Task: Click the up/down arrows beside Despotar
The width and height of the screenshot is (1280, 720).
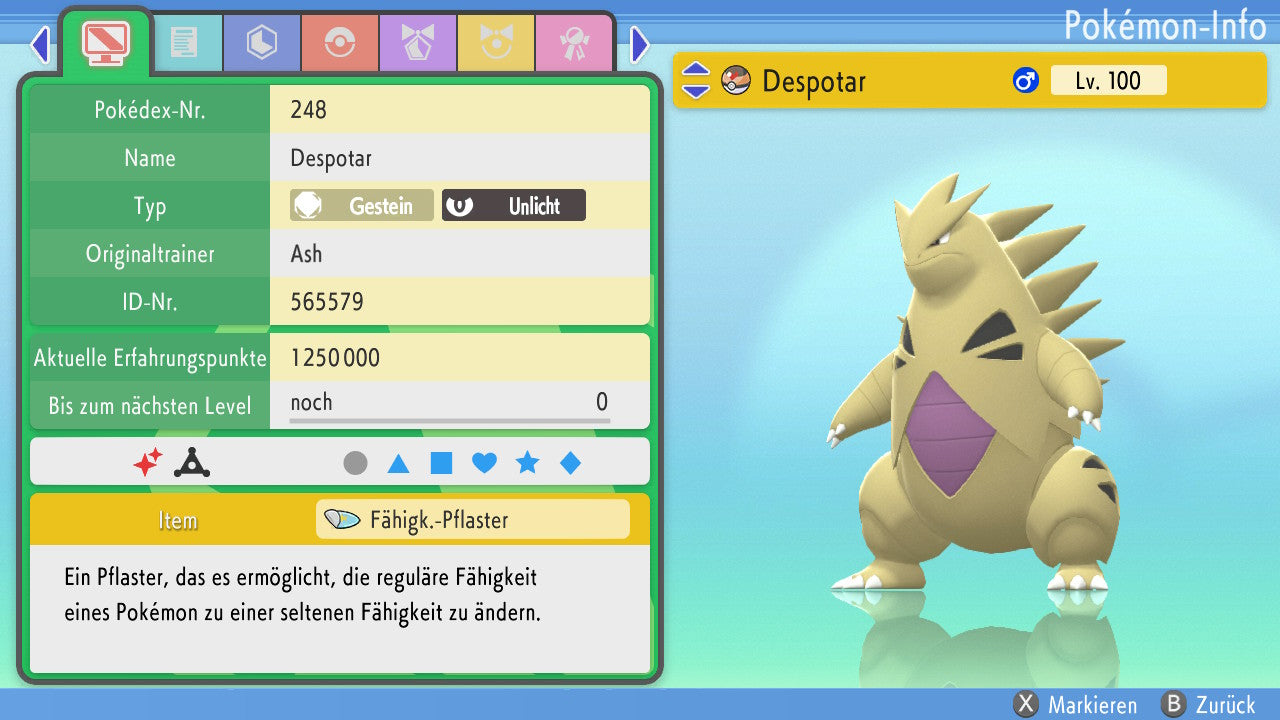Action: (696, 81)
